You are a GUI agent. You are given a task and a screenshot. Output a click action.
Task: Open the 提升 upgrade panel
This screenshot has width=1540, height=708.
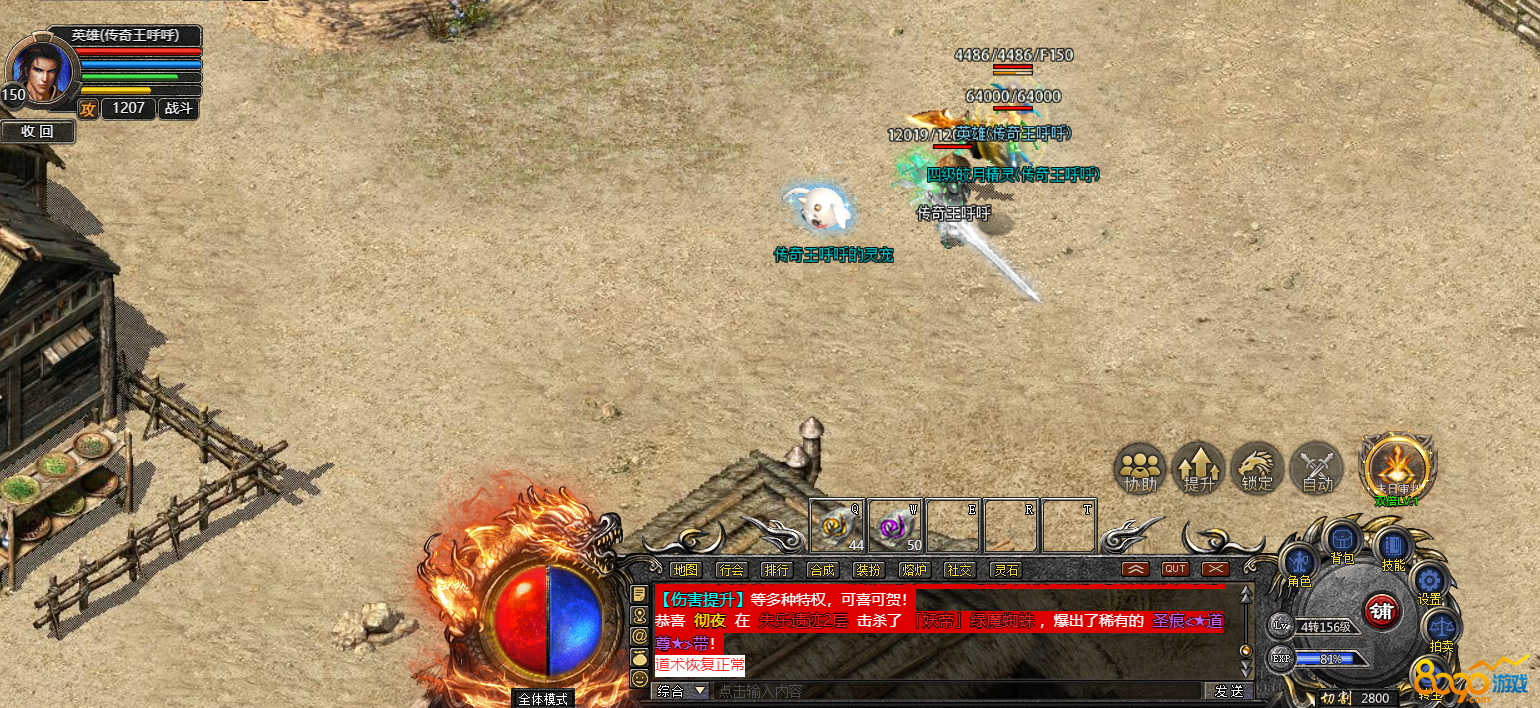[x=1198, y=469]
